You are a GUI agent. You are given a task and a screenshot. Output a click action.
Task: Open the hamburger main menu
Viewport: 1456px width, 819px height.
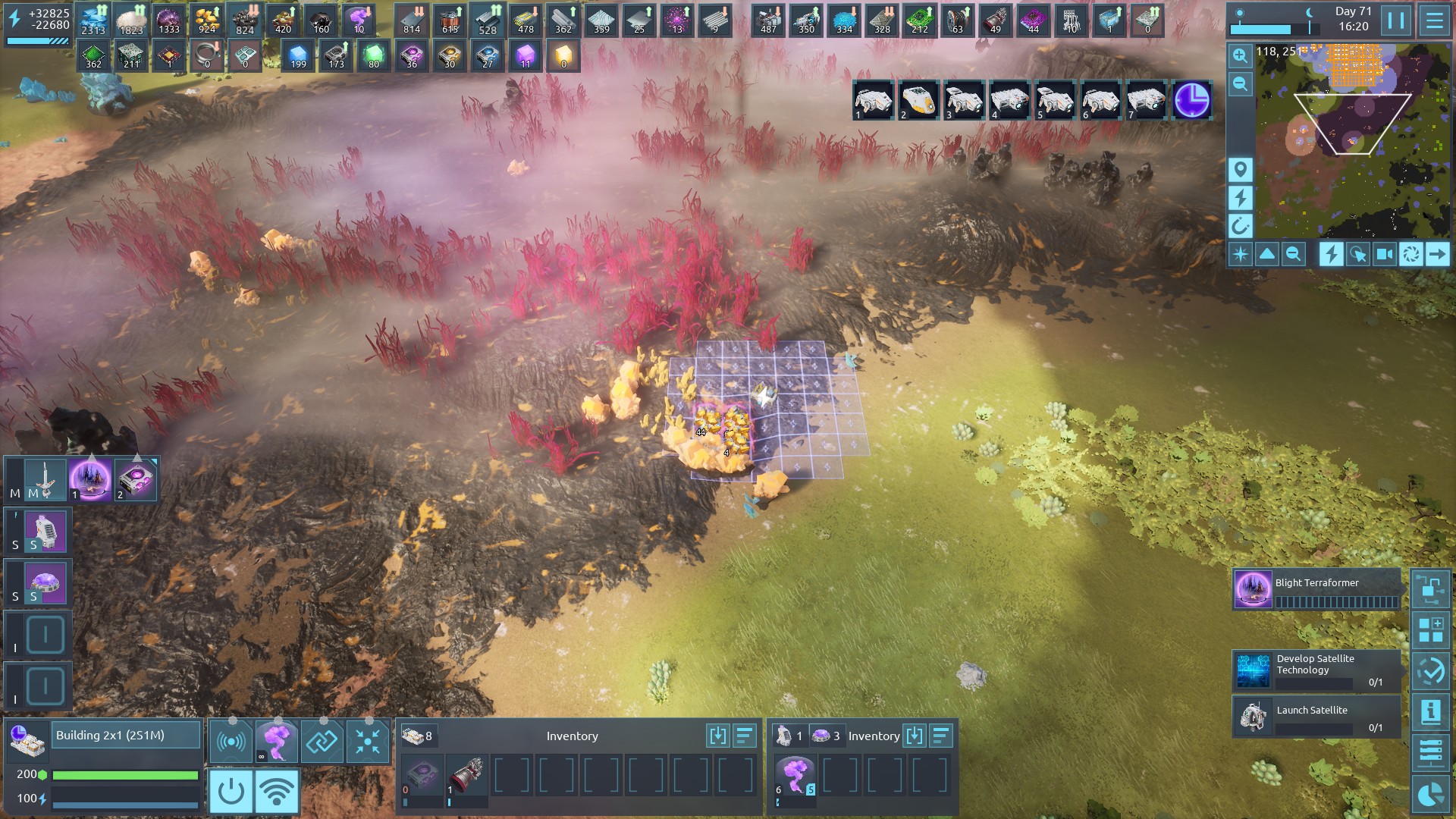click(1434, 20)
